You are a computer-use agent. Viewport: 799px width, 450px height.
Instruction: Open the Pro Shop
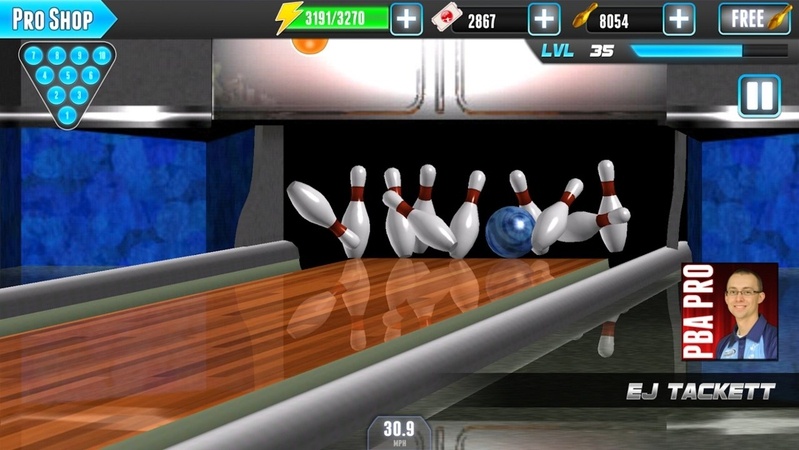pyautogui.click(x=55, y=19)
